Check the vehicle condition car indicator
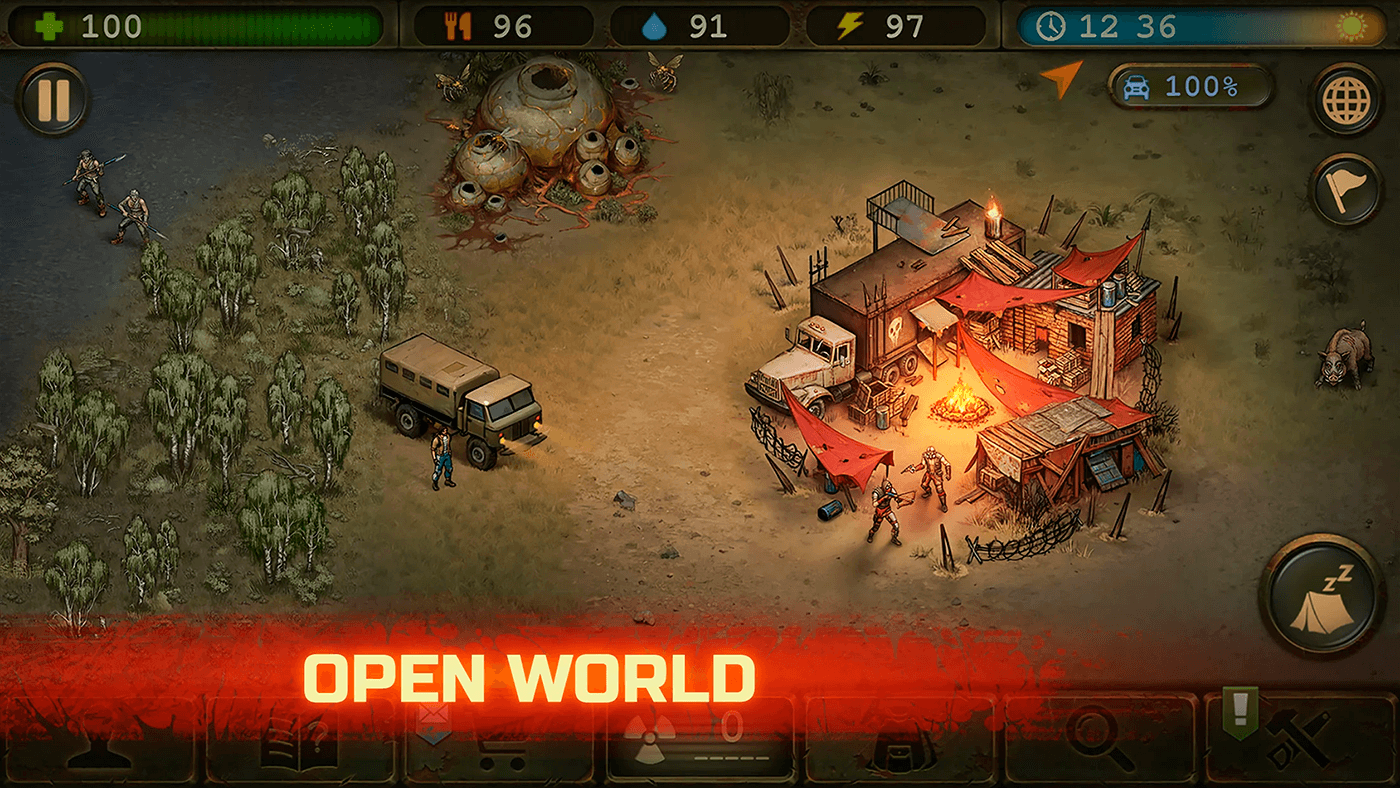Screen dimensions: 1400x788 click(x=1190, y=87)
